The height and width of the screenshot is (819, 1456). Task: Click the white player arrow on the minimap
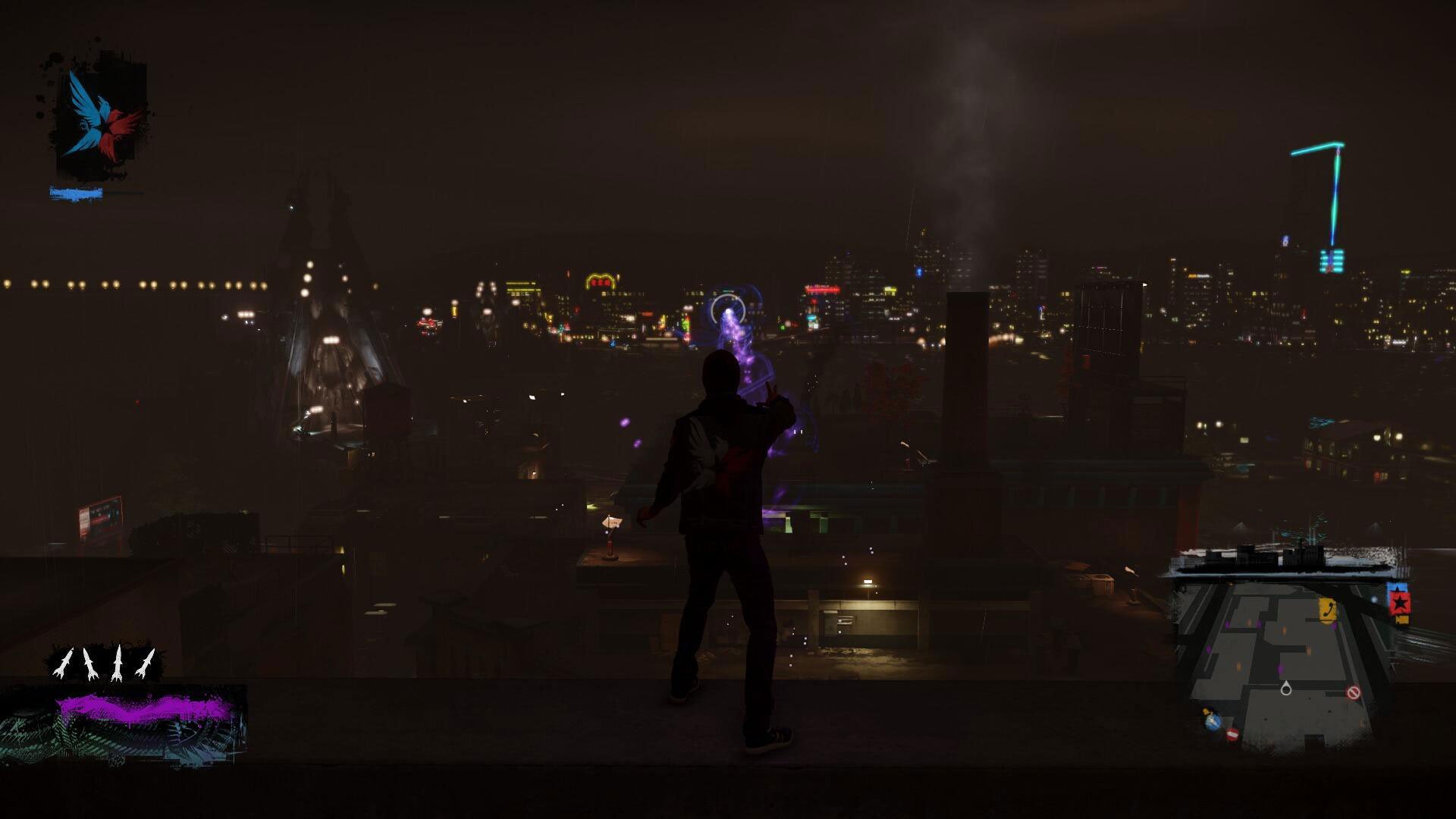1286,689
